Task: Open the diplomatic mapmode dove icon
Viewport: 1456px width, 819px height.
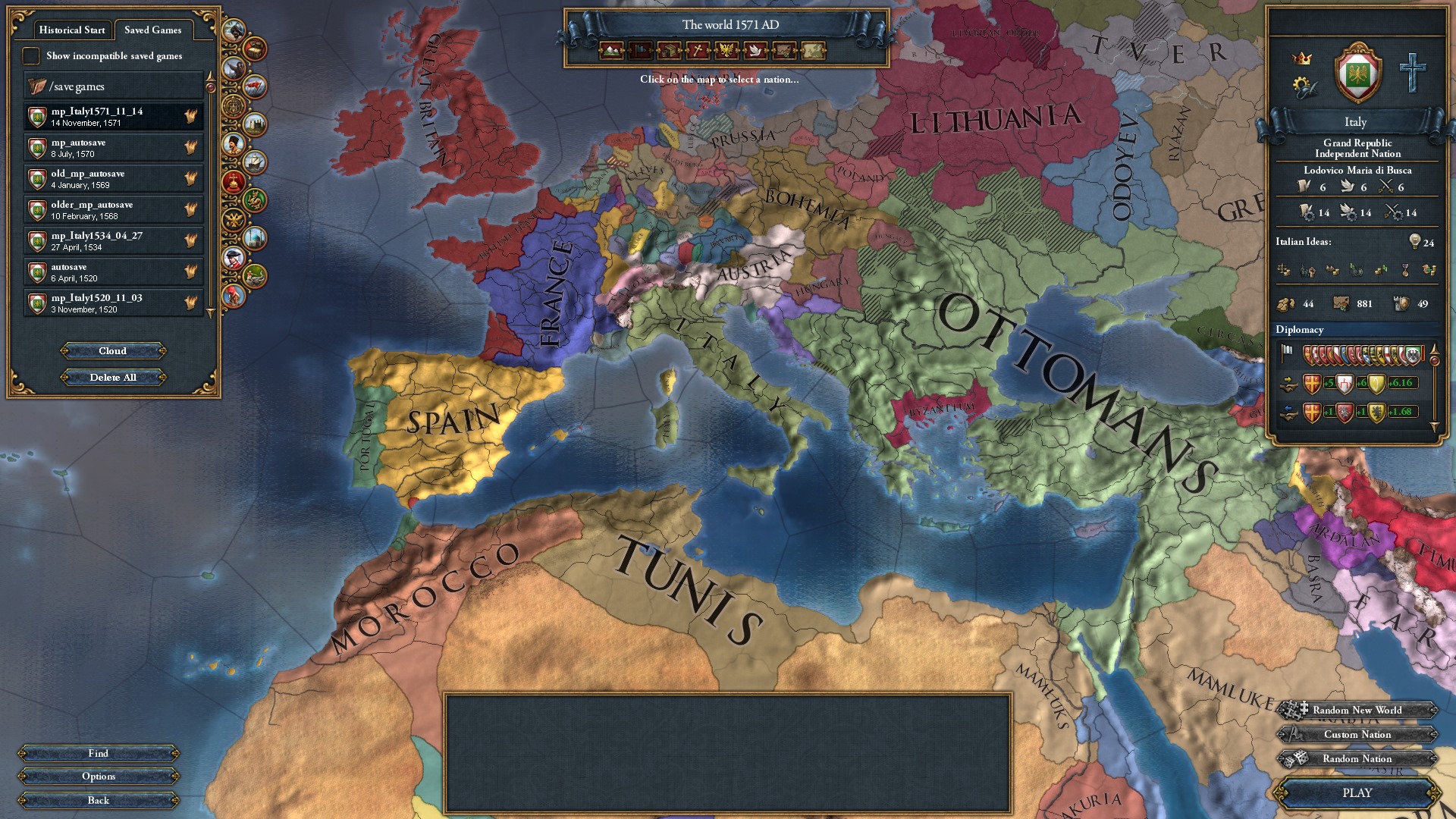Action: pos(754,51)
